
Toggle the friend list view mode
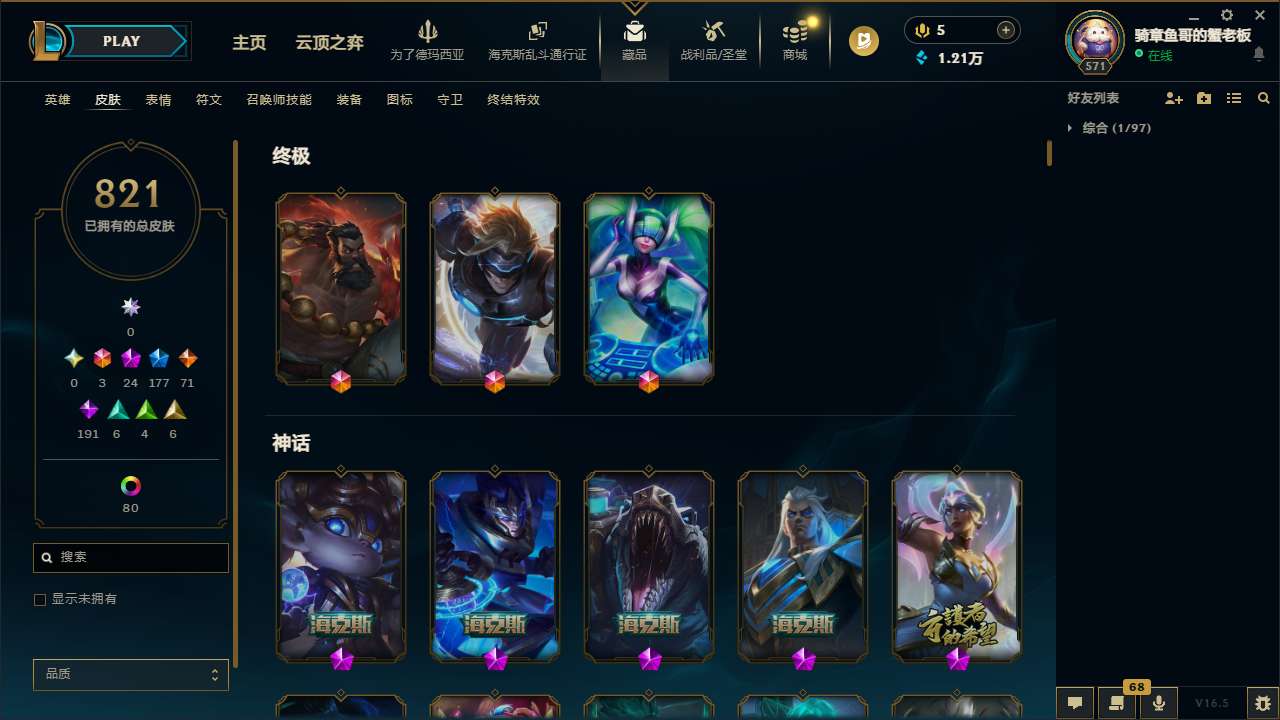click(x=1234, y=98)
